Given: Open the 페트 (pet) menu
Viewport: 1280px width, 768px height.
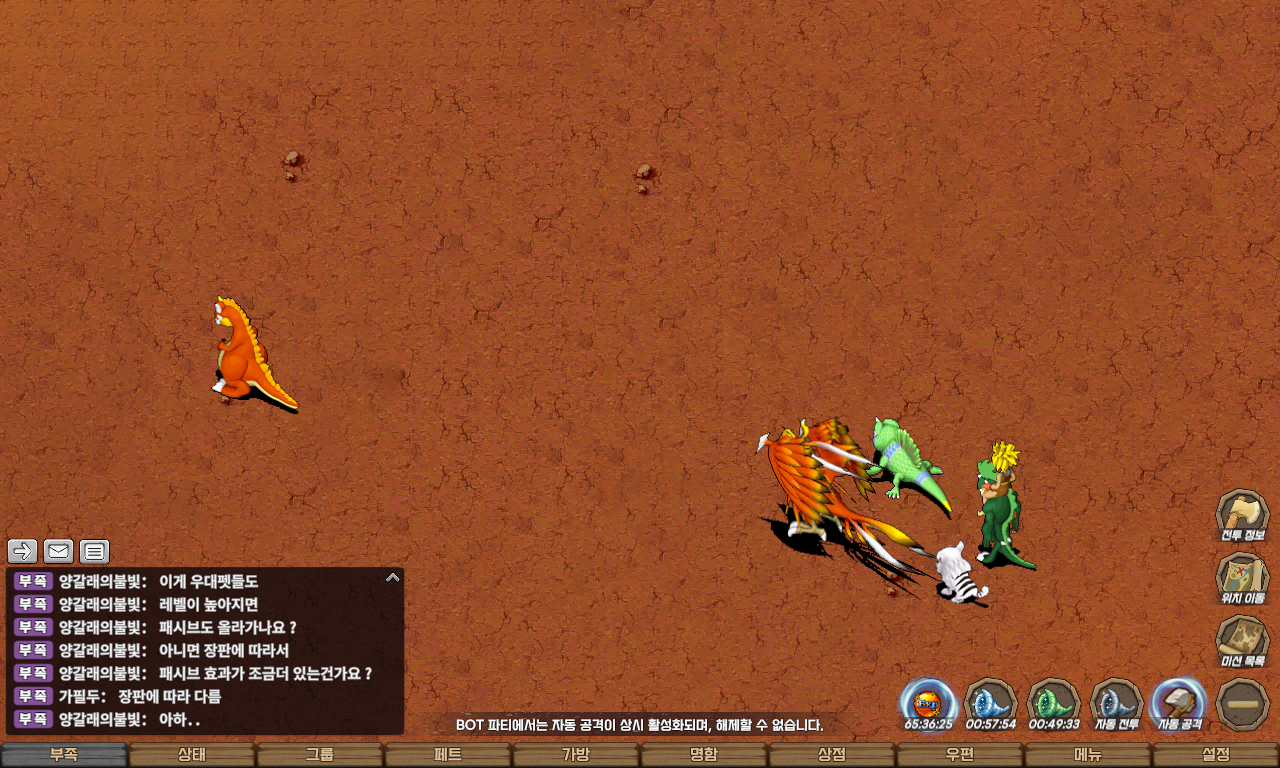Looking at the screenshot, I should tap(448, 755).
